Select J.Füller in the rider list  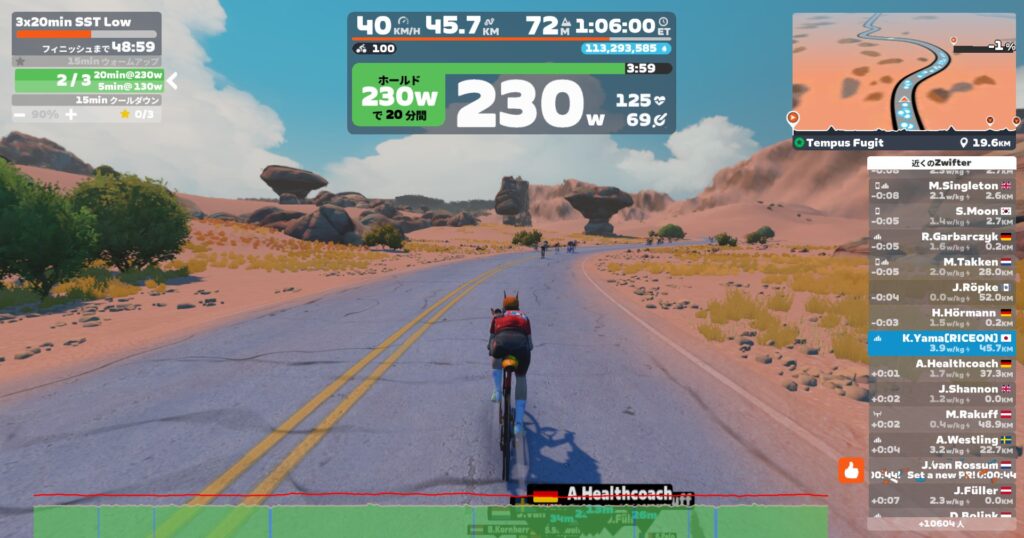(942, 495)
